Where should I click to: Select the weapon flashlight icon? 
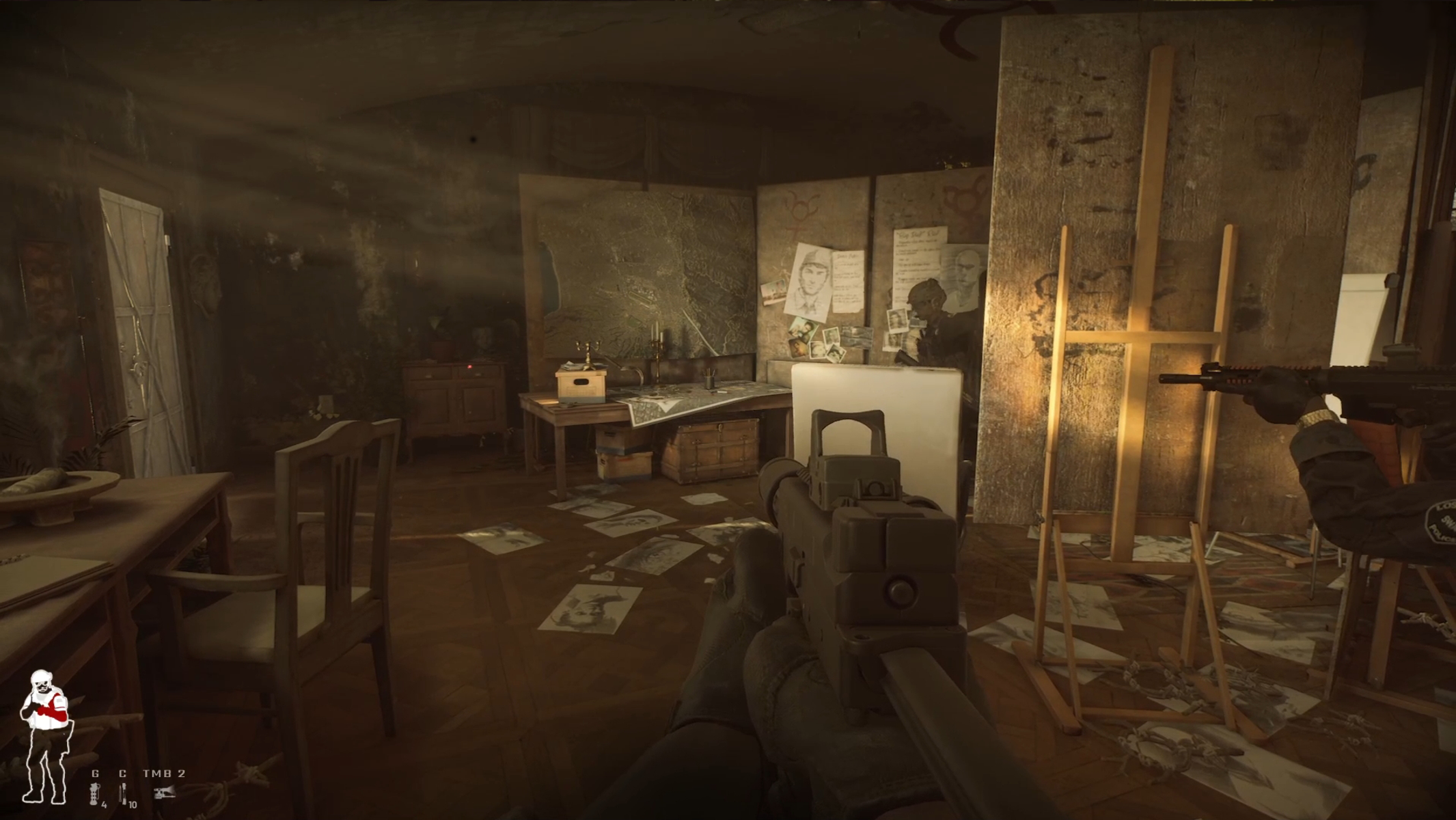click(164, 793)
